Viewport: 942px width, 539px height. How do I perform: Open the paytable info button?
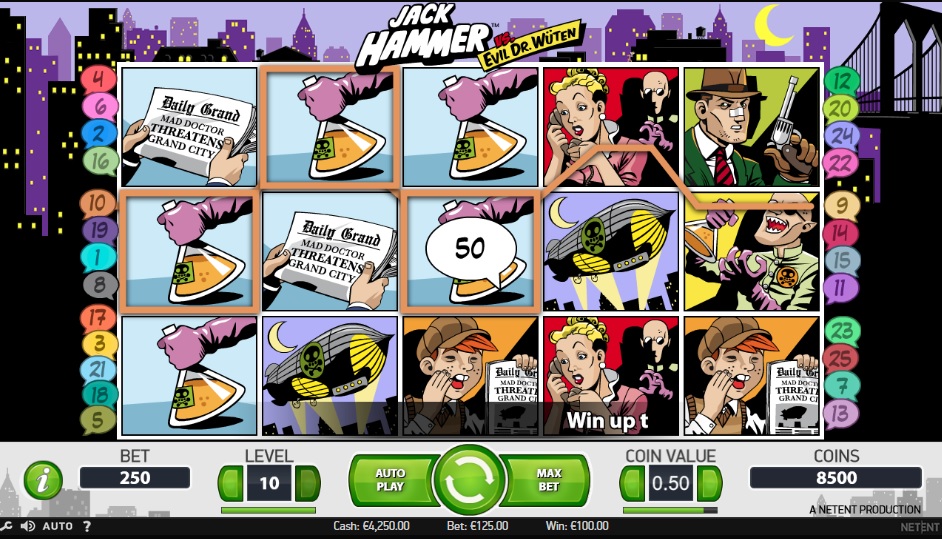(x=43, y=481)
